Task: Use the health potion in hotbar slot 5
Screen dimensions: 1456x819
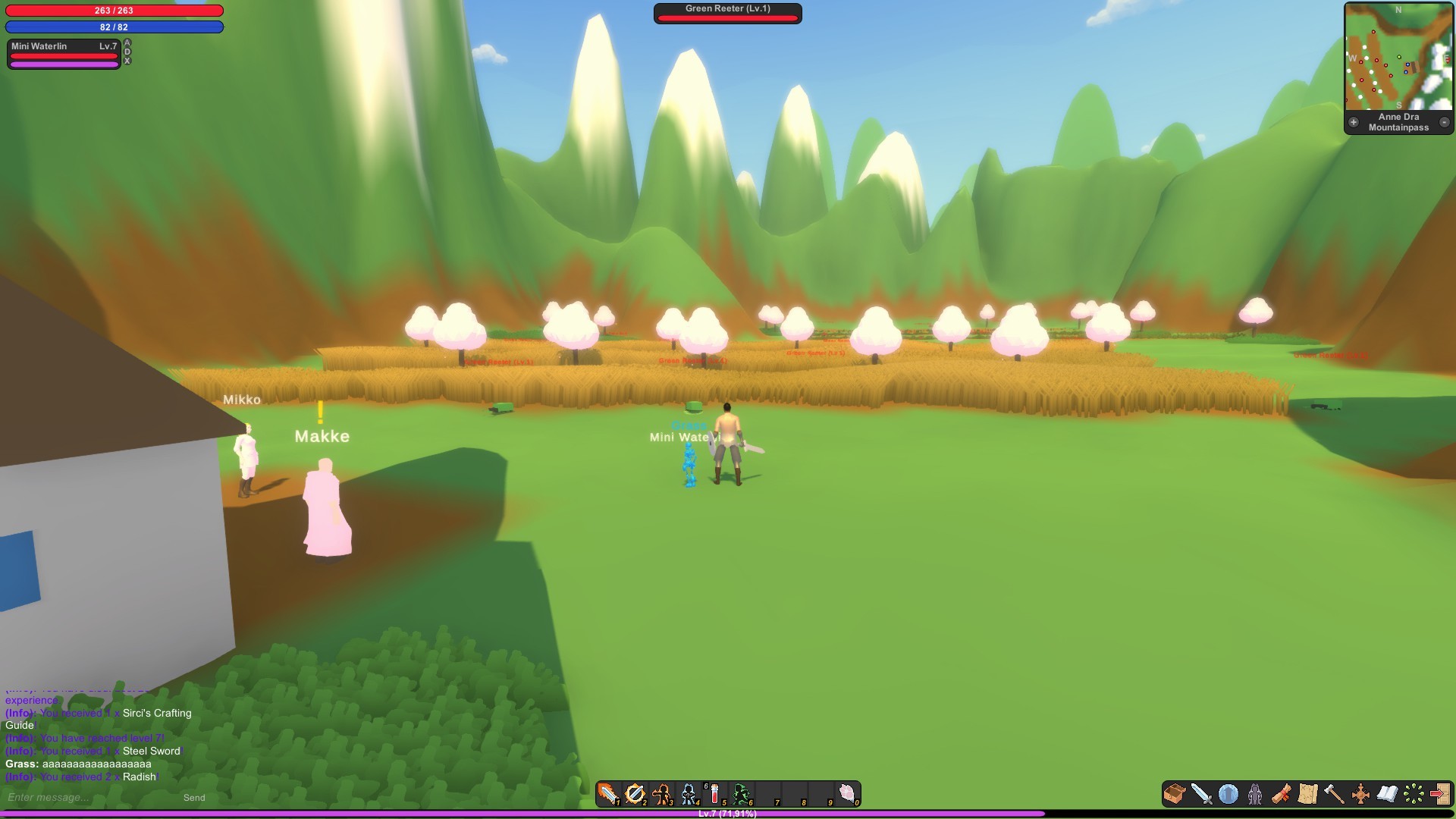Action: tap(714, 793)
